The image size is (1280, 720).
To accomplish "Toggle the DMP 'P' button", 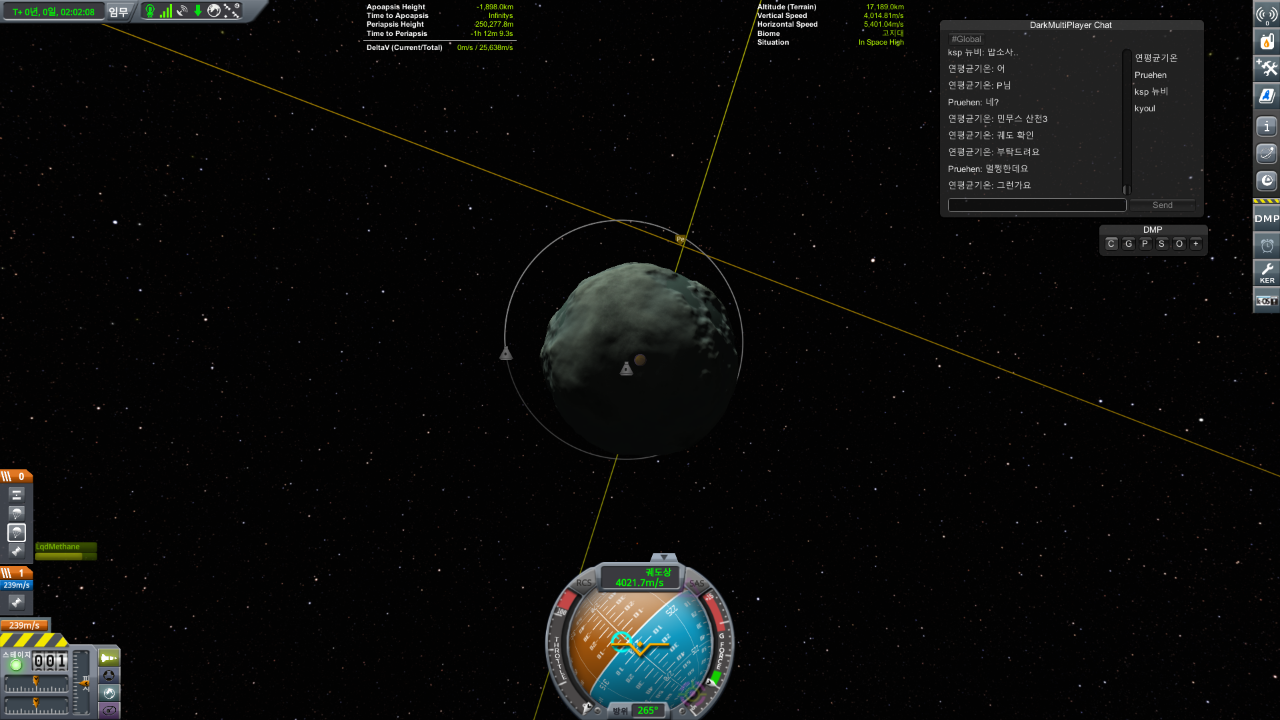I will point(1145,244).
